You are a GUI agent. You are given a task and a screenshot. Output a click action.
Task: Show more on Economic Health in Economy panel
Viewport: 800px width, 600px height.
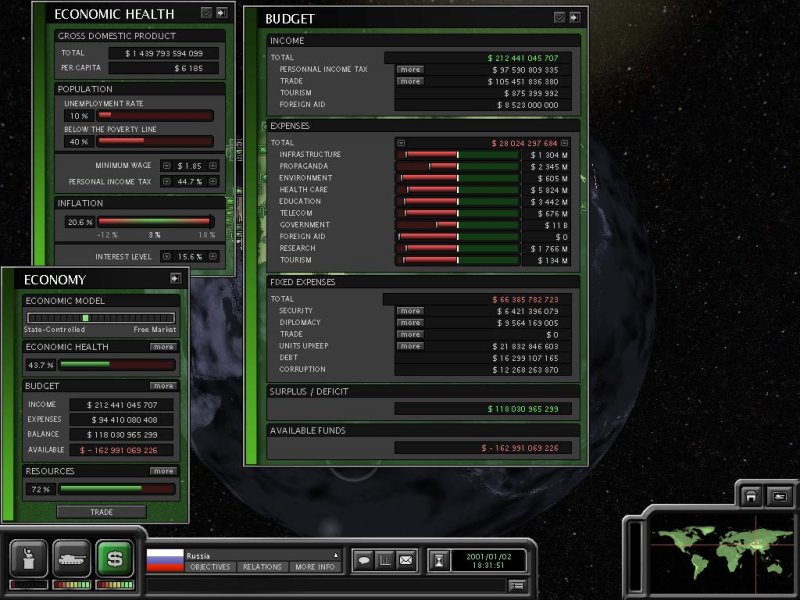163,347
